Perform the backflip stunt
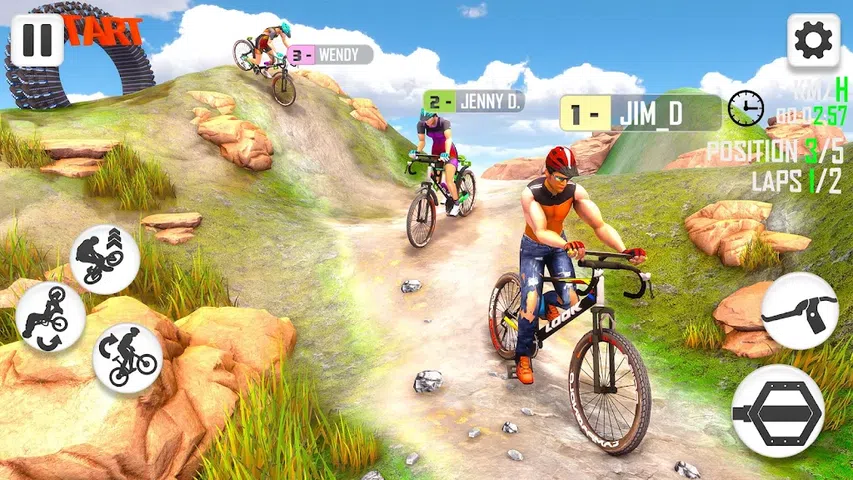 coord(50,316)
